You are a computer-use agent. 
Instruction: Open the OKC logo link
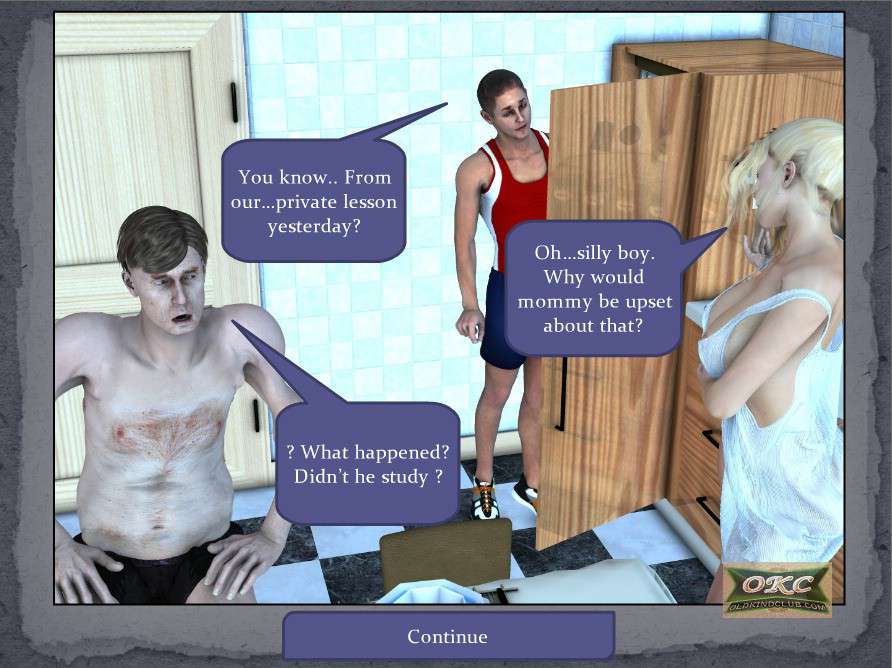[x=777, y=590]
